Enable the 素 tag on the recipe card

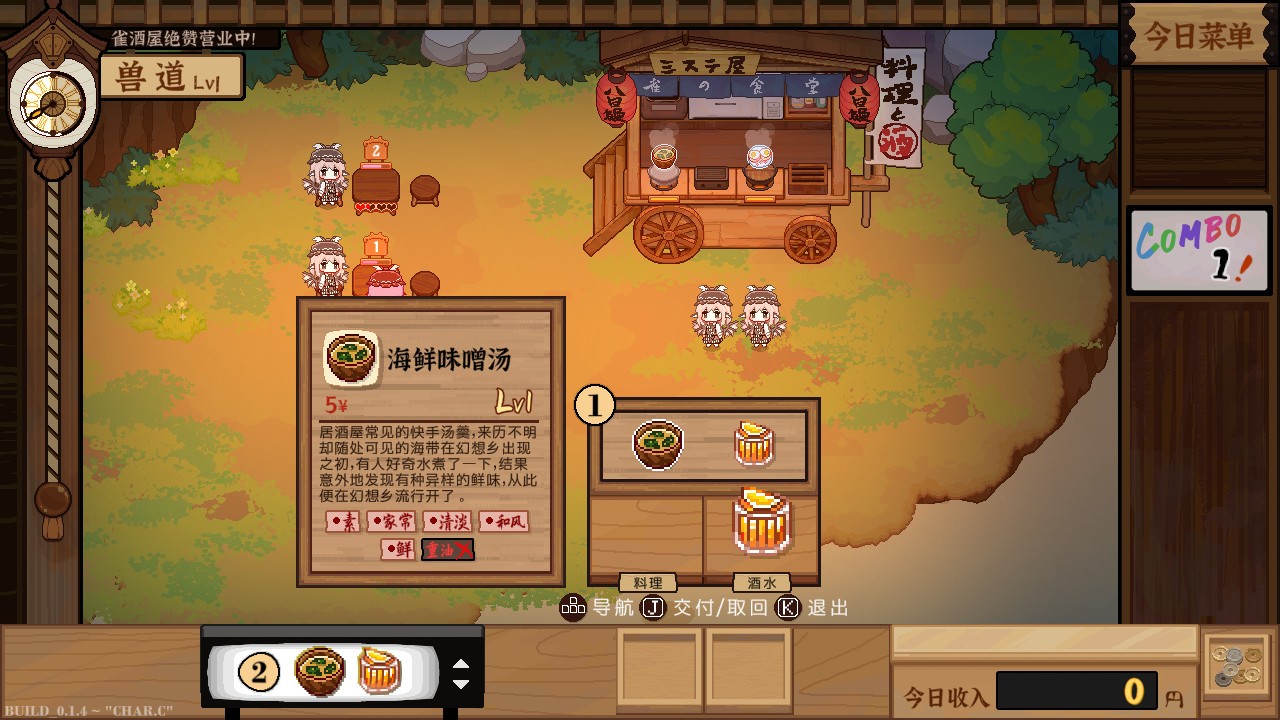(344, 522)
